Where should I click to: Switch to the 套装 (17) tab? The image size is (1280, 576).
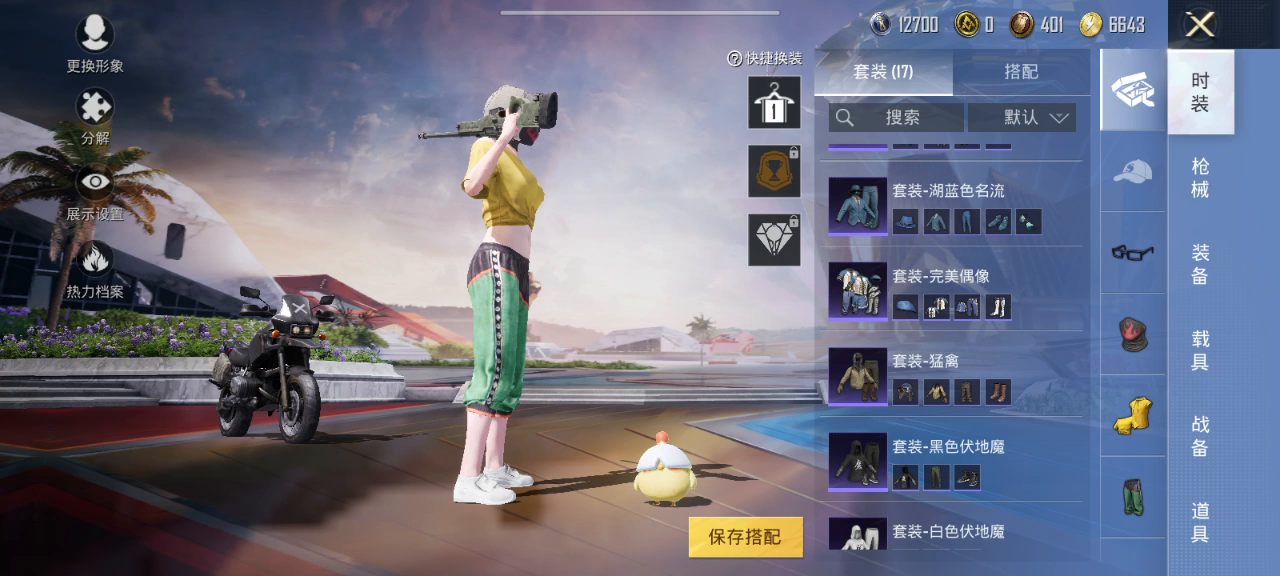point(883,72)
